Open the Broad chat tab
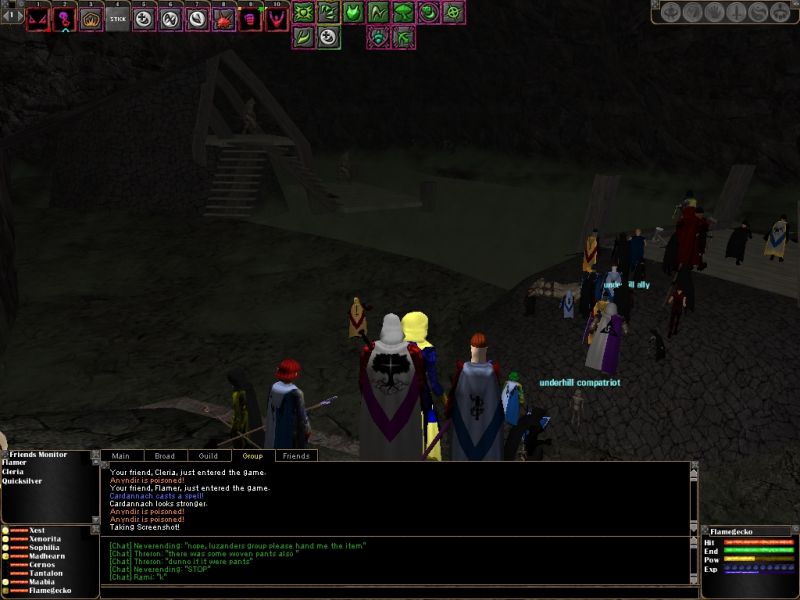This screenshot has height=600, width=800. [x=165, y=456]
